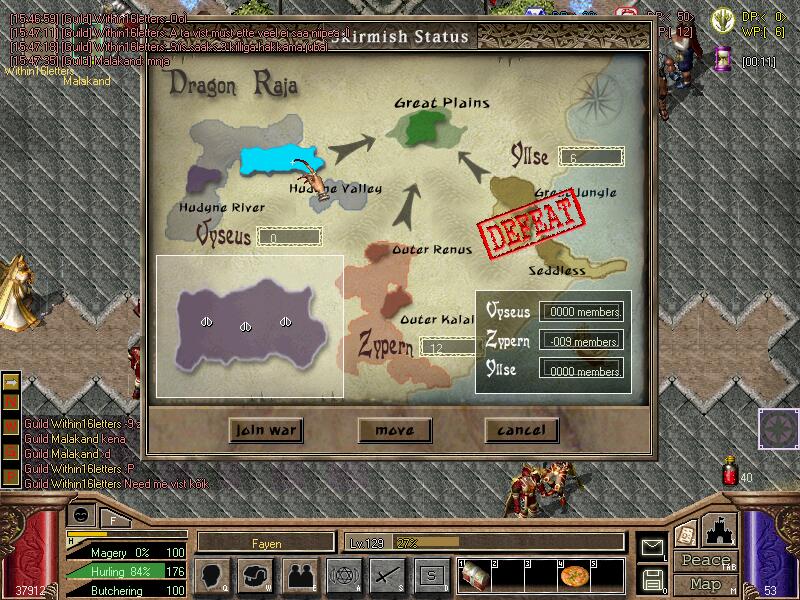
Task: Select the cyan highlighted territory on map
Action: 278,159
